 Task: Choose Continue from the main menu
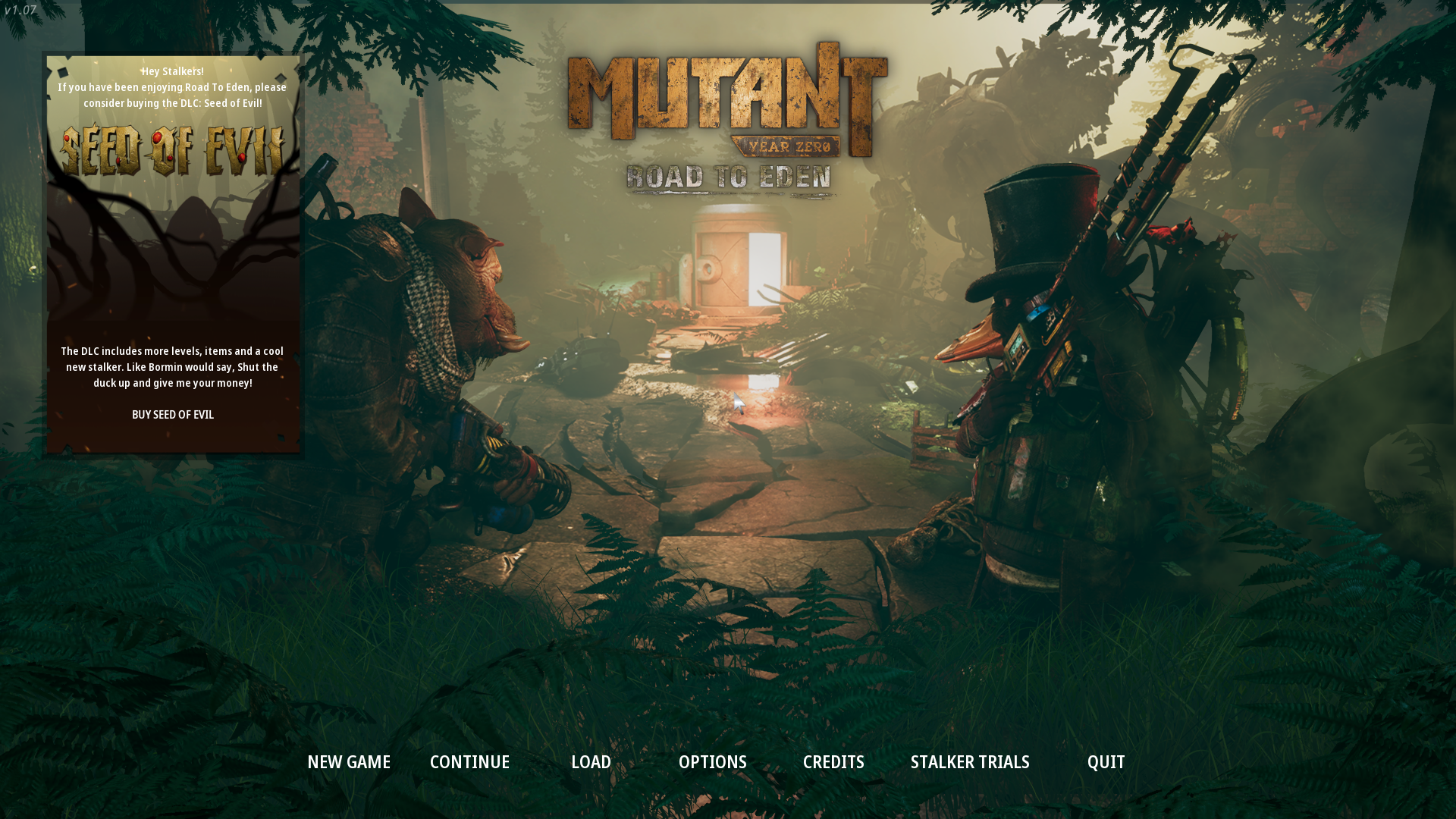pos(469,762)
